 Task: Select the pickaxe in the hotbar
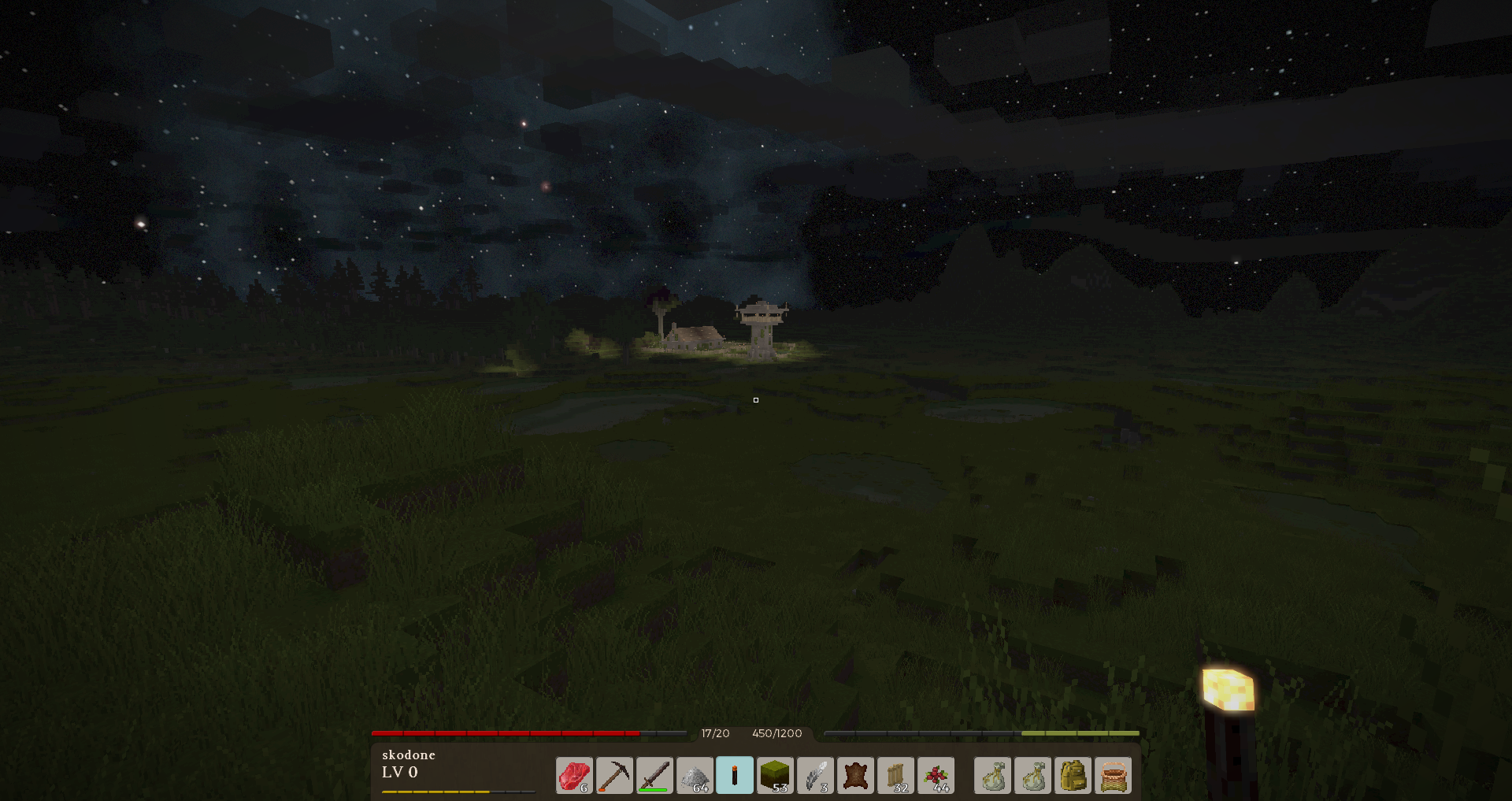(614, 776)
